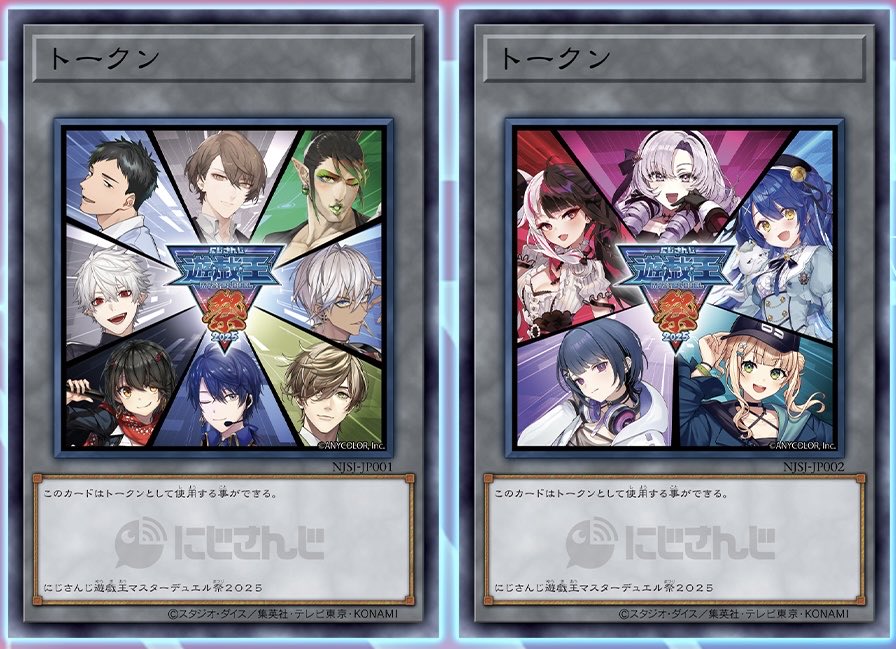896x649 pixels.
Task: Select the NJSJ-JP001 token card
Action: pyautogui.click(x=223, y=325)
